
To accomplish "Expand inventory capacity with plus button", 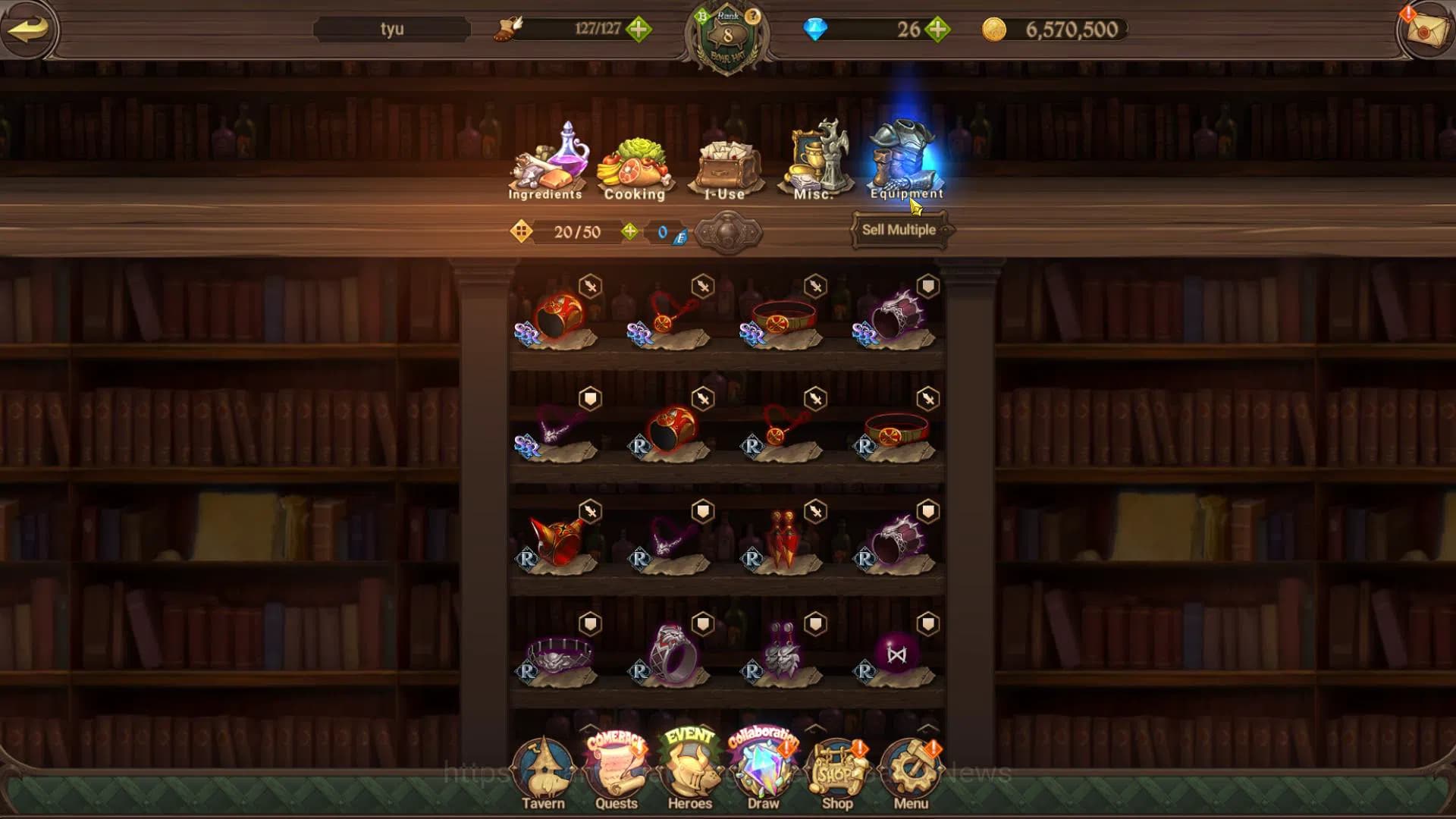I will point(629,231).
